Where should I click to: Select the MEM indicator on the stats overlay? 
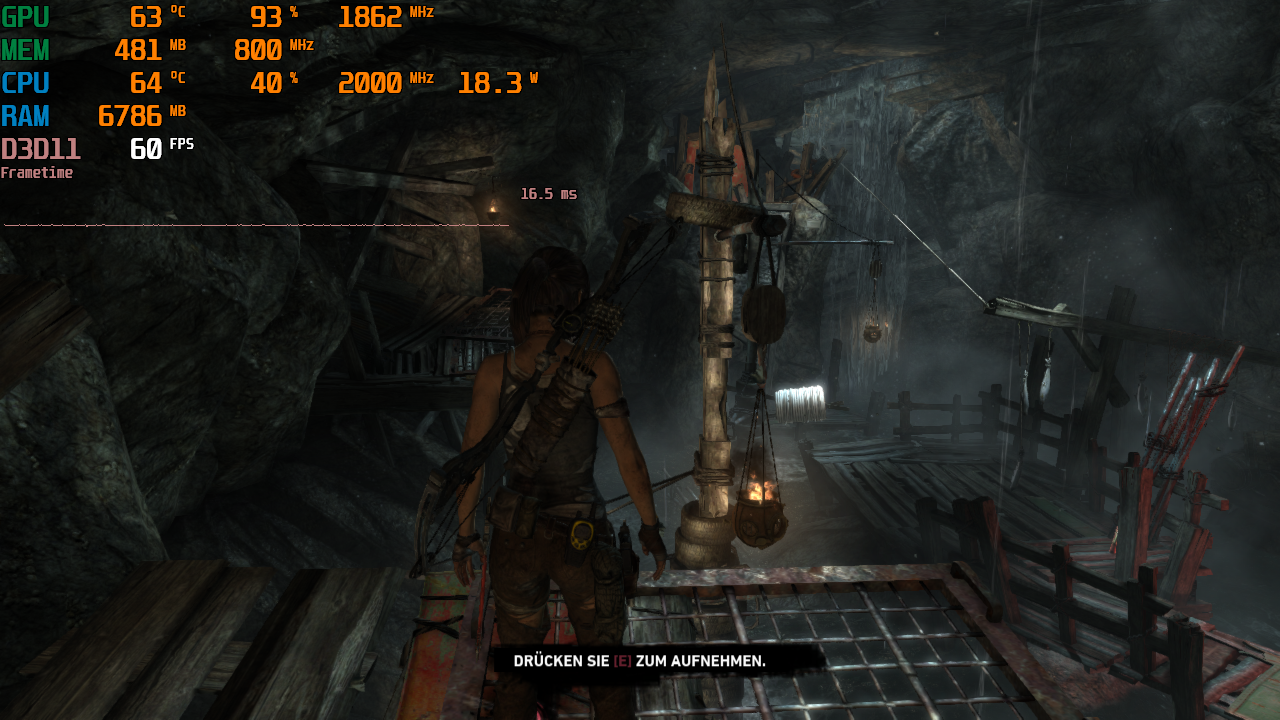pos(25,49)
